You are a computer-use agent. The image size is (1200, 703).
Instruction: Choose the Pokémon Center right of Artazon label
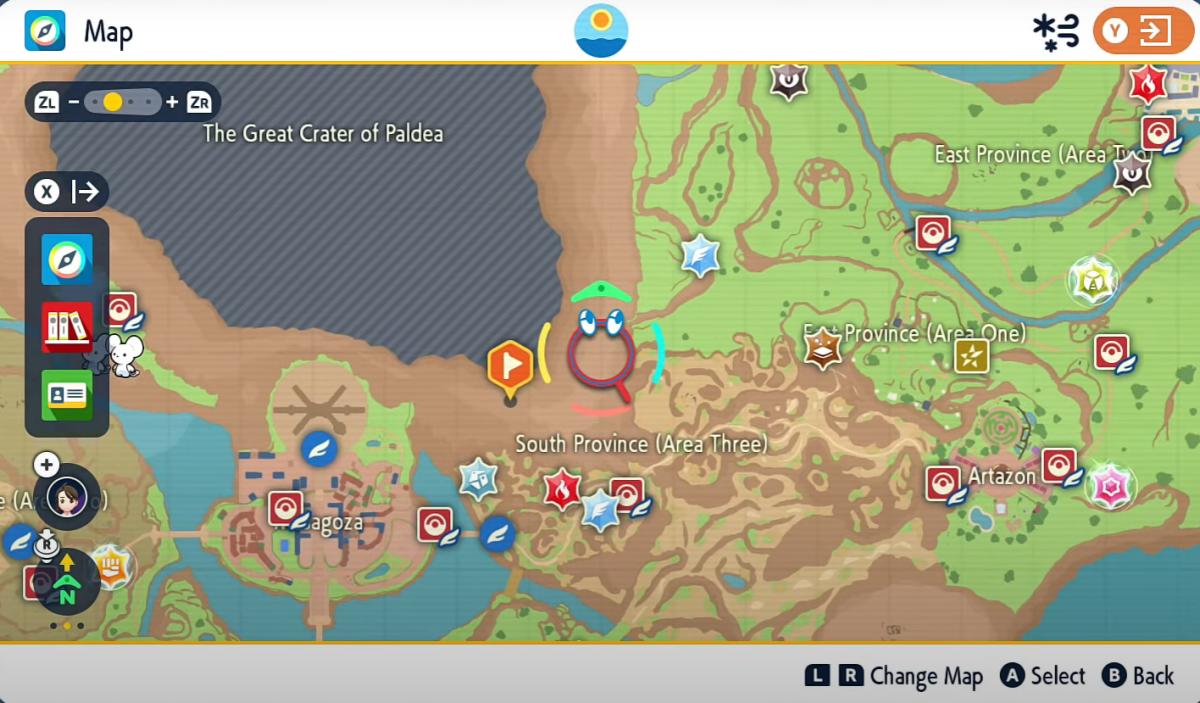[x=1059, y=466]
